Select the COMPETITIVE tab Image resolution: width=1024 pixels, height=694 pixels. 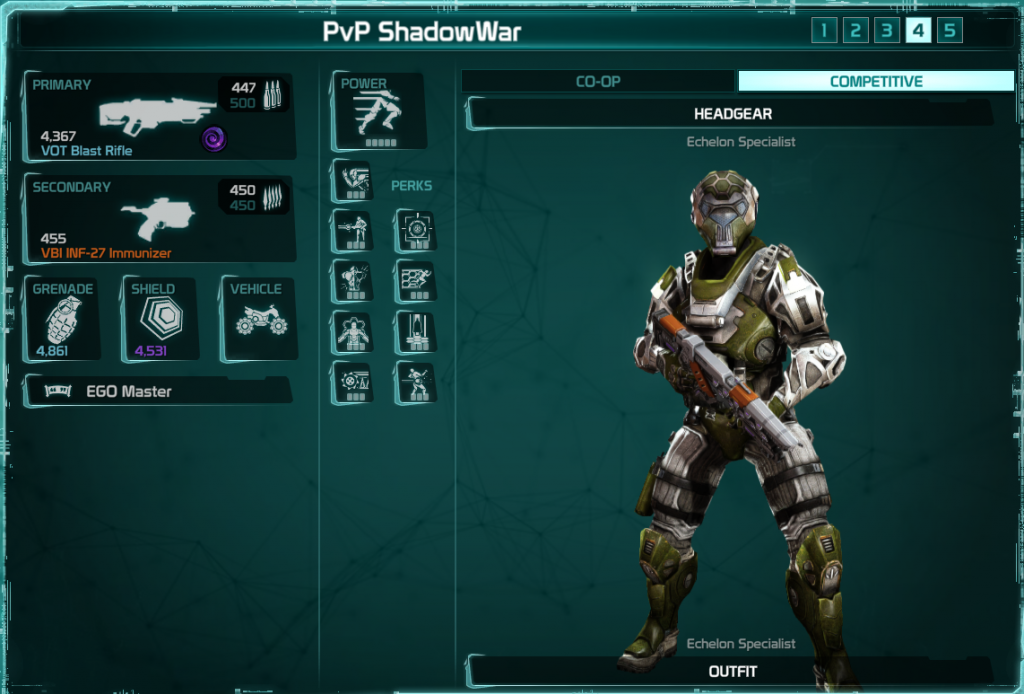(x=876, y=82)
